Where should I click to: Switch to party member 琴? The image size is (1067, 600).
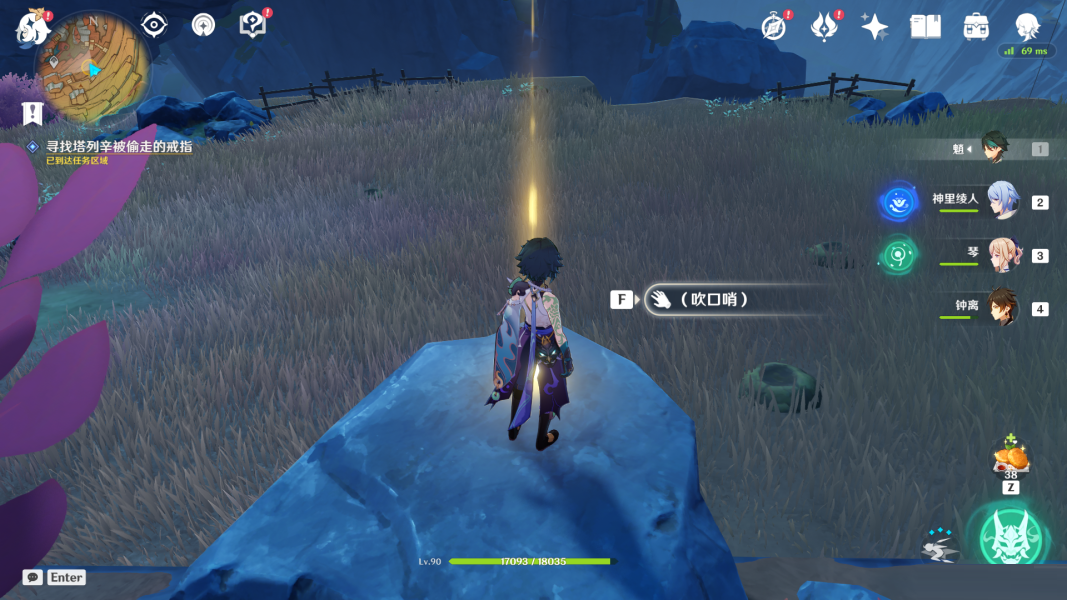tap(1002, 254)
